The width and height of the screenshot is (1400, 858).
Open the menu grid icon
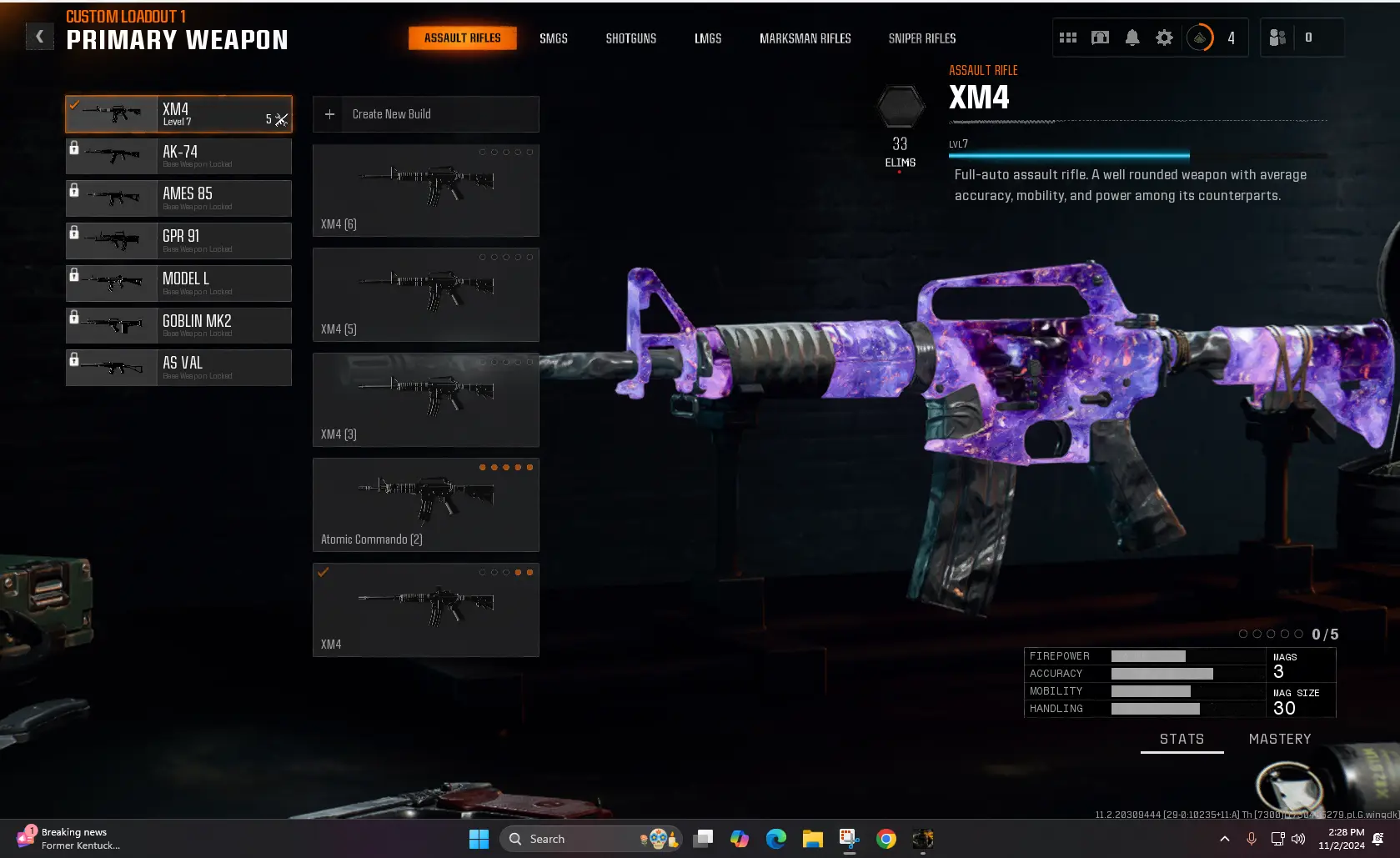[x=1068, y=37]
